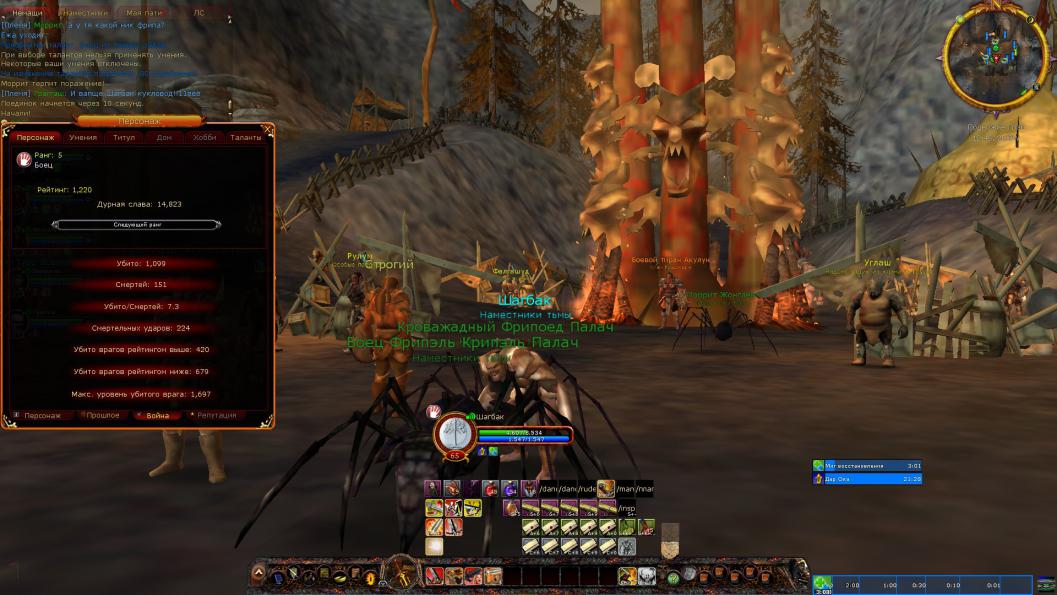Open the Прошлое section
This screenshot has width=1057, height=595.
pos(102,415)
